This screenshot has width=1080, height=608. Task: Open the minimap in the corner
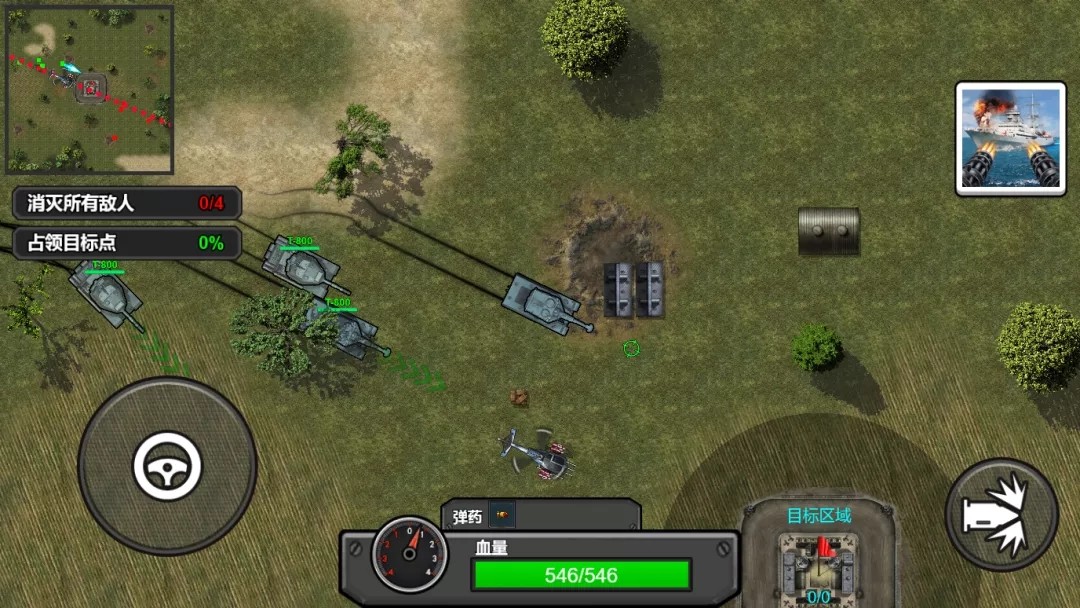tap(89, 91)
